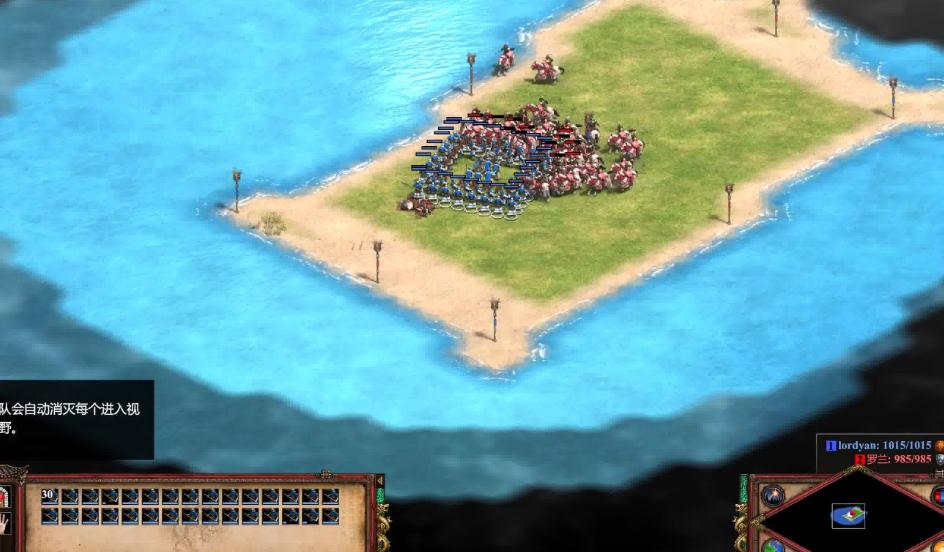This screenshot has height=552, width=944.
Task: Select the first unit portrait marked 30
Action: 49,496
